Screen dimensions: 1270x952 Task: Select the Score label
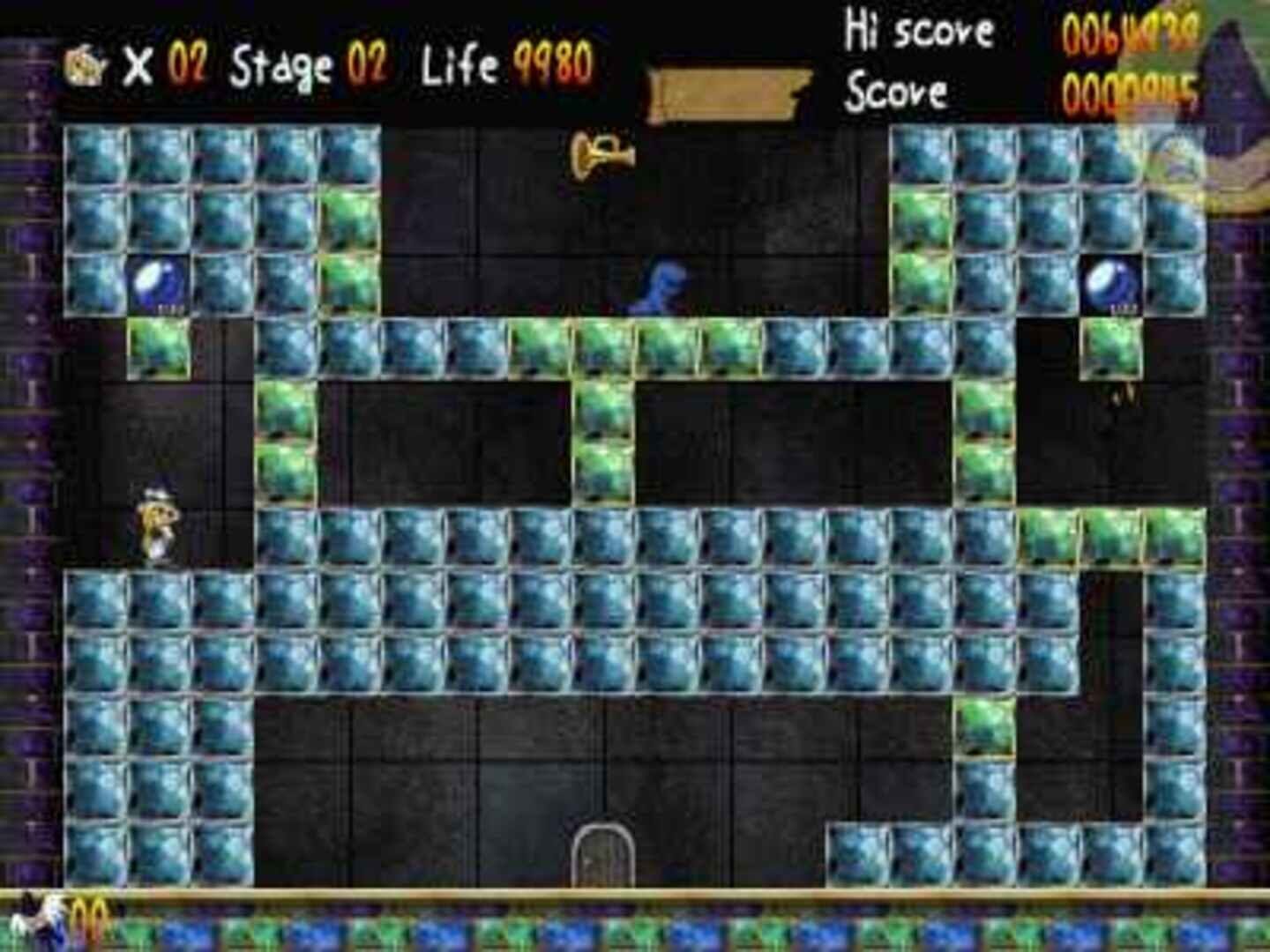coord(900,88)
